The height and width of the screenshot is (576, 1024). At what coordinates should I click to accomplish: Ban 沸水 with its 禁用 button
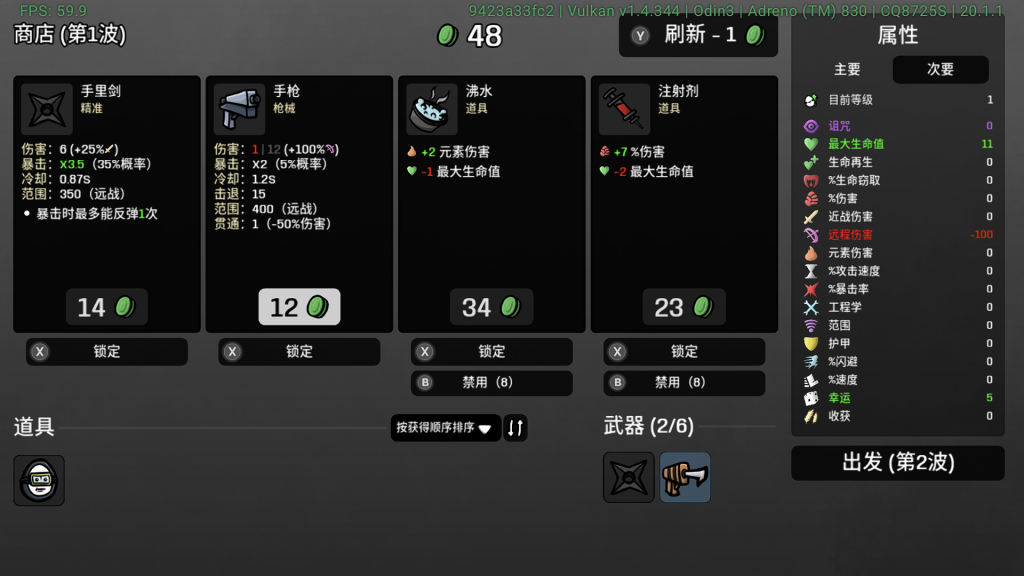[x=491, y=383]
